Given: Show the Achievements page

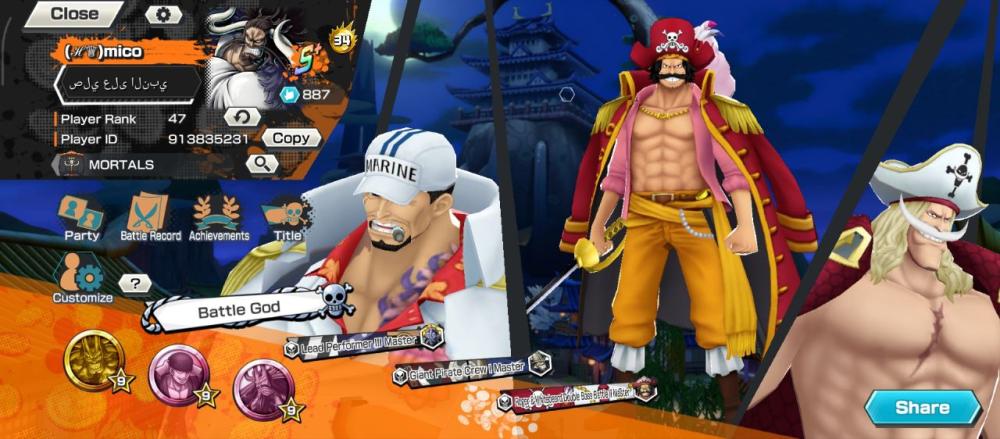Looking at the screenshot, I should tap(219, 217).
